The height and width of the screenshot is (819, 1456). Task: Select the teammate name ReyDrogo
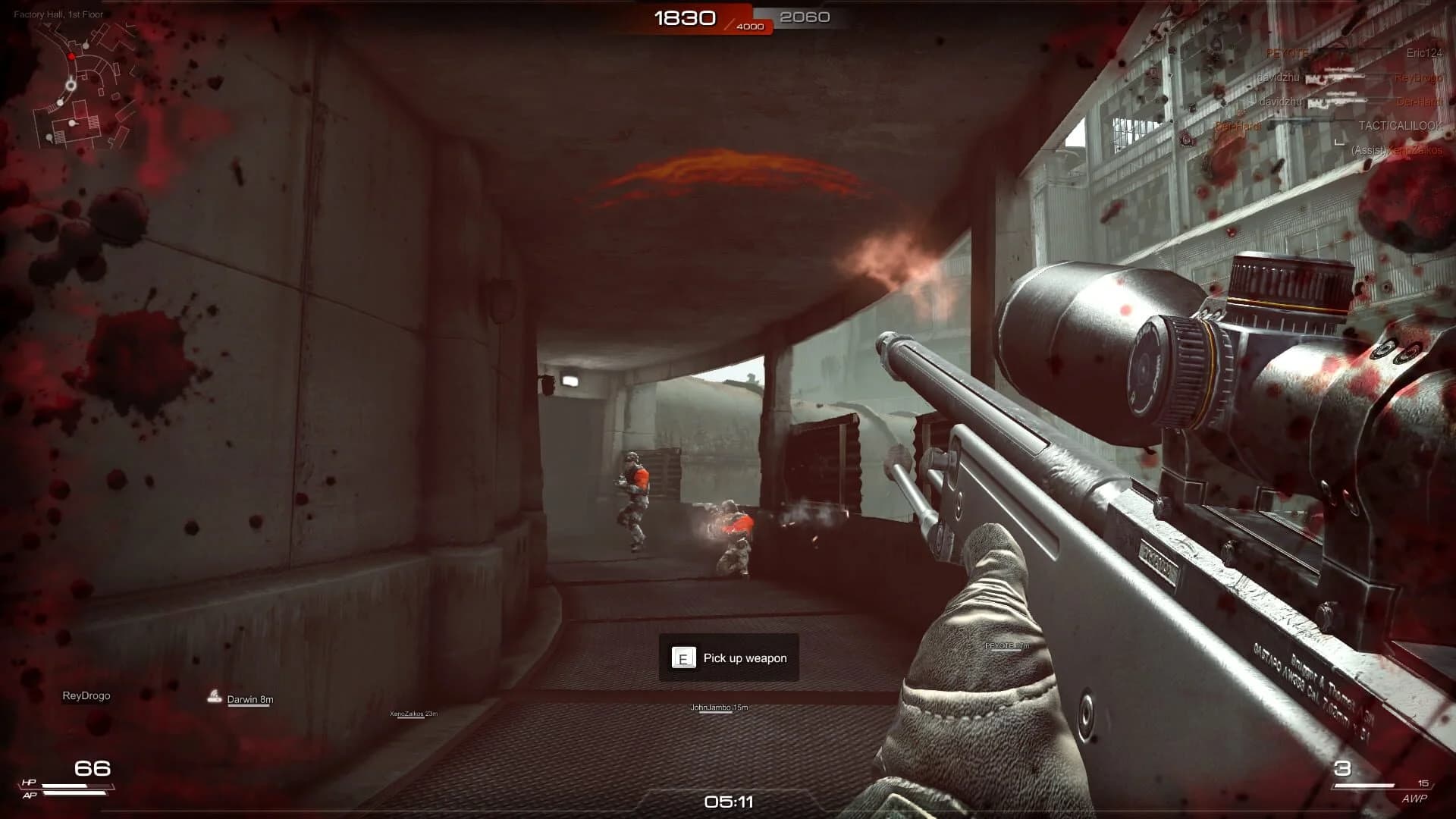(x=86, y=695)
